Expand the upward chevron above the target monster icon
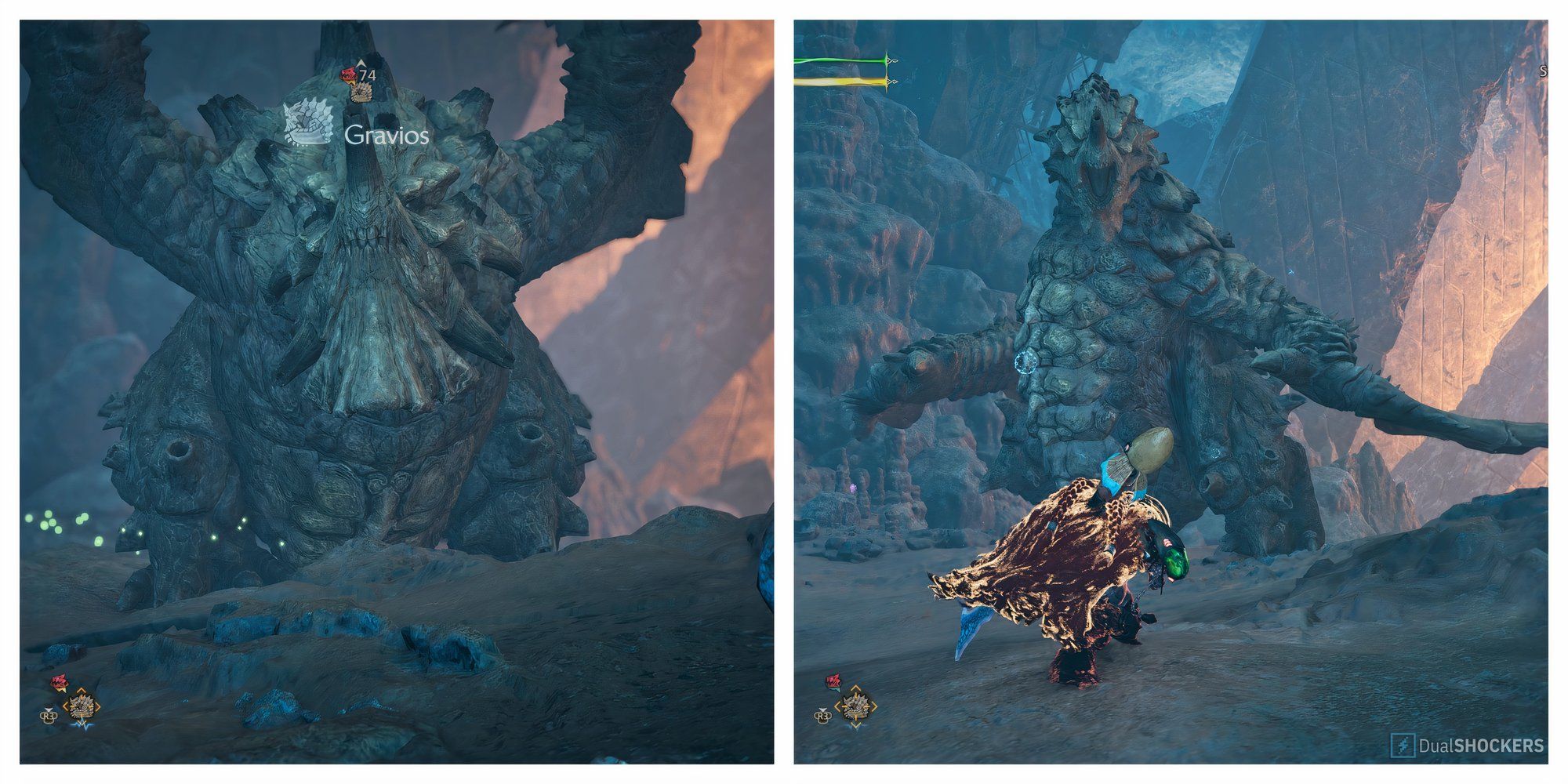 pyautogui.click(x=80, y=691)
